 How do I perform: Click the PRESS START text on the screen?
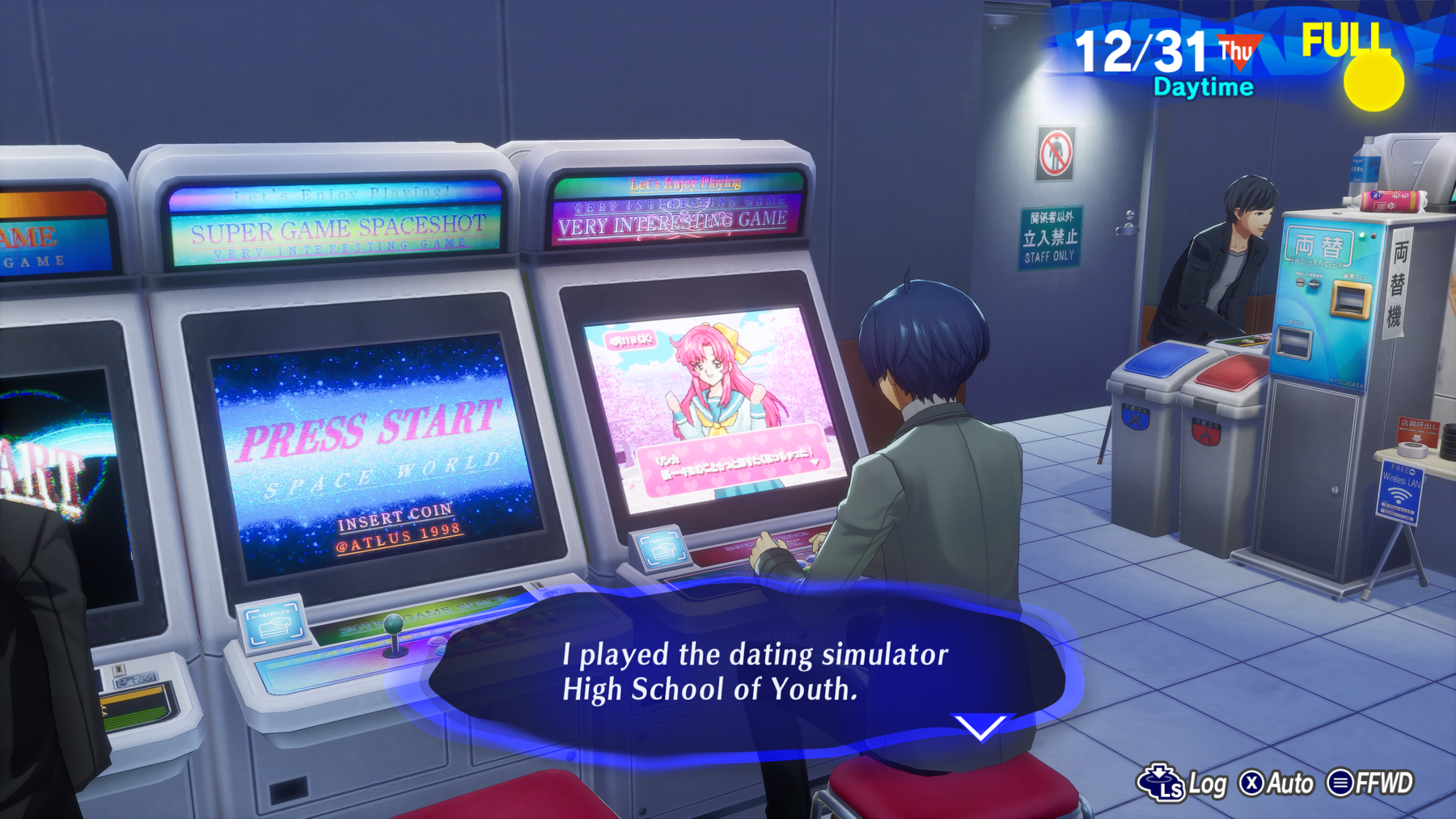(x=368, y=435)
